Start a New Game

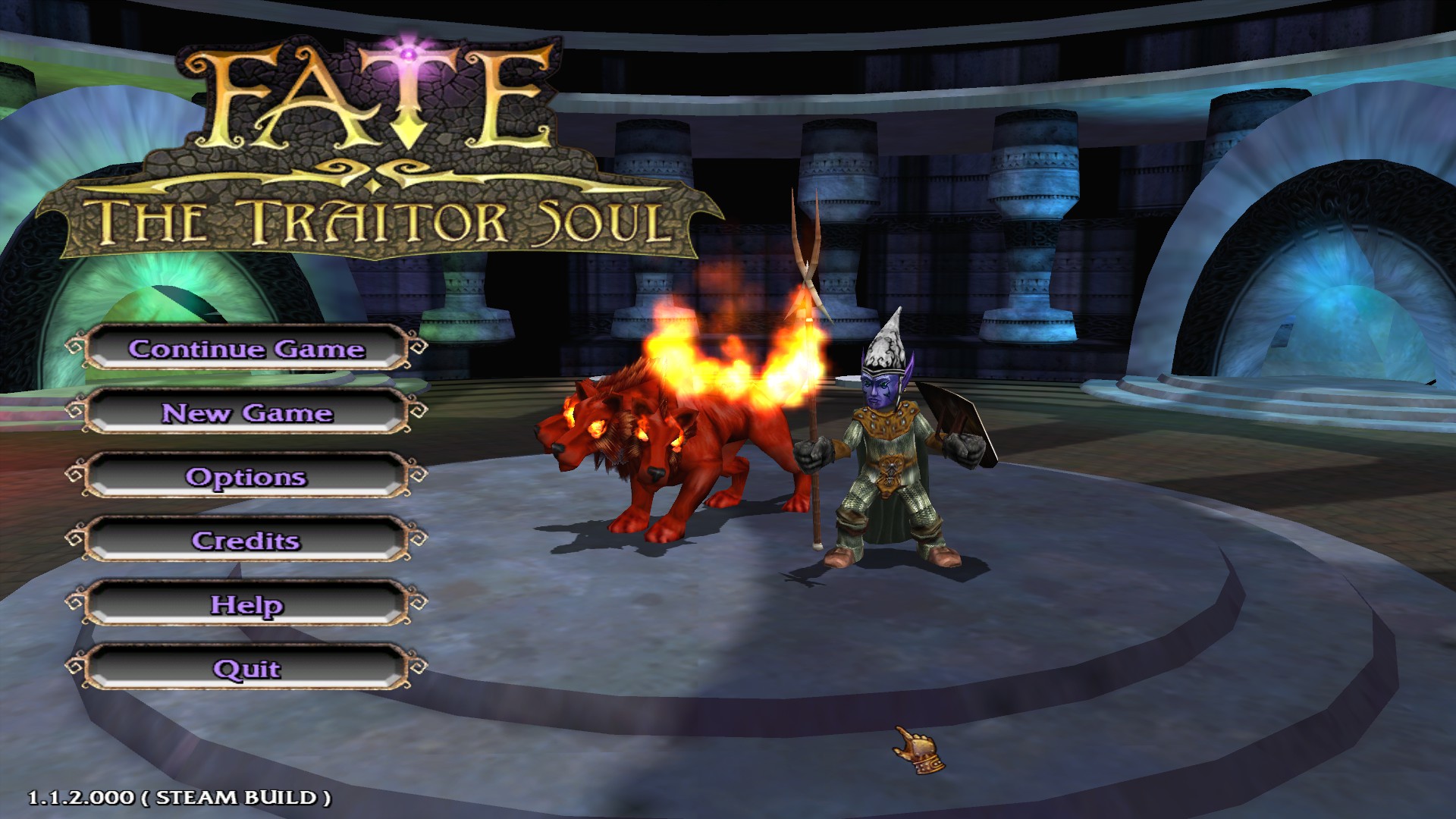[246, 414]
